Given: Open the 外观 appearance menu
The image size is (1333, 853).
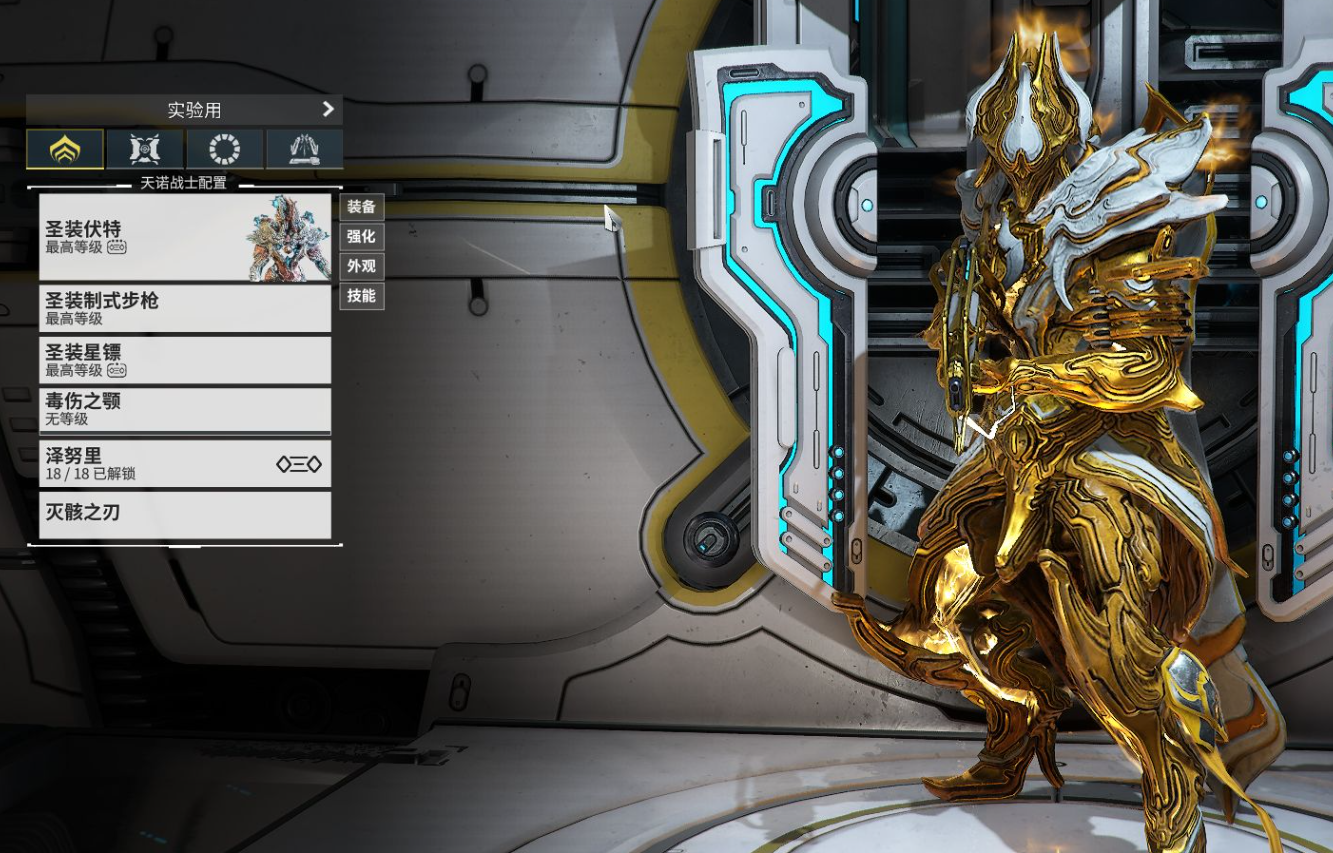Looking at the screenshot, I should point(361,266).
